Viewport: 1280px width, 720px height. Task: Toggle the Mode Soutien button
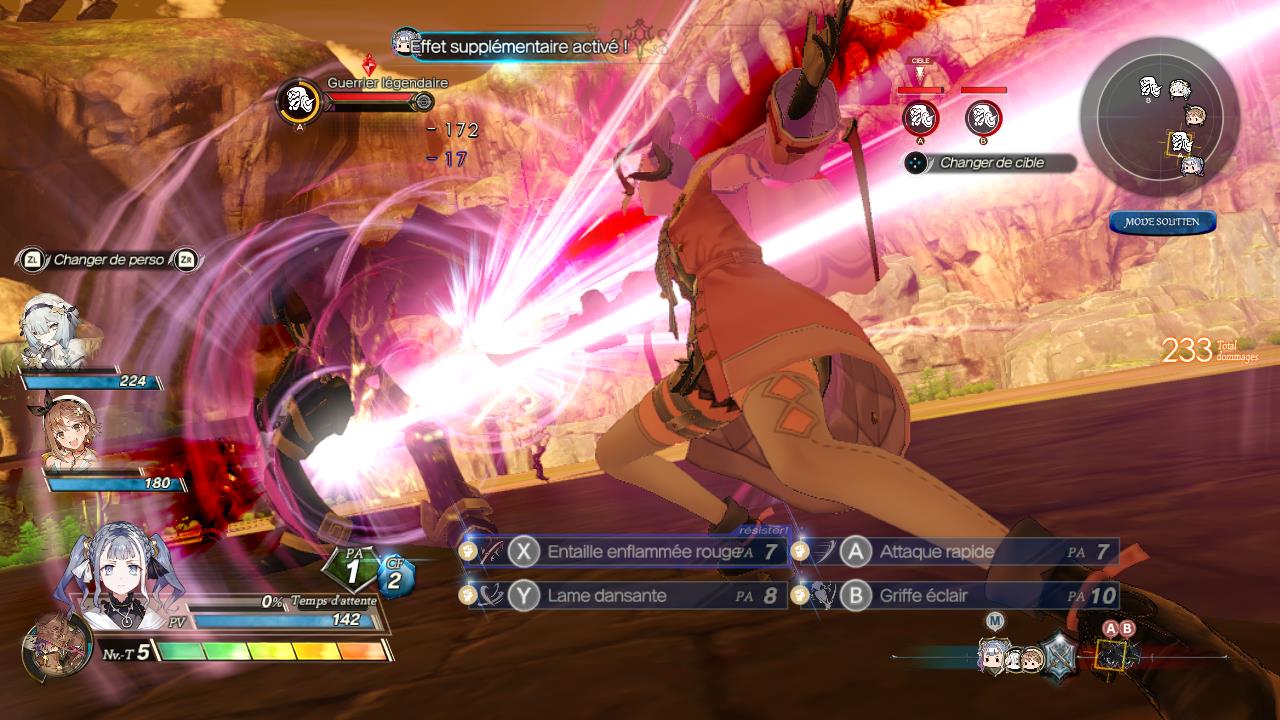pos(1162,222)
